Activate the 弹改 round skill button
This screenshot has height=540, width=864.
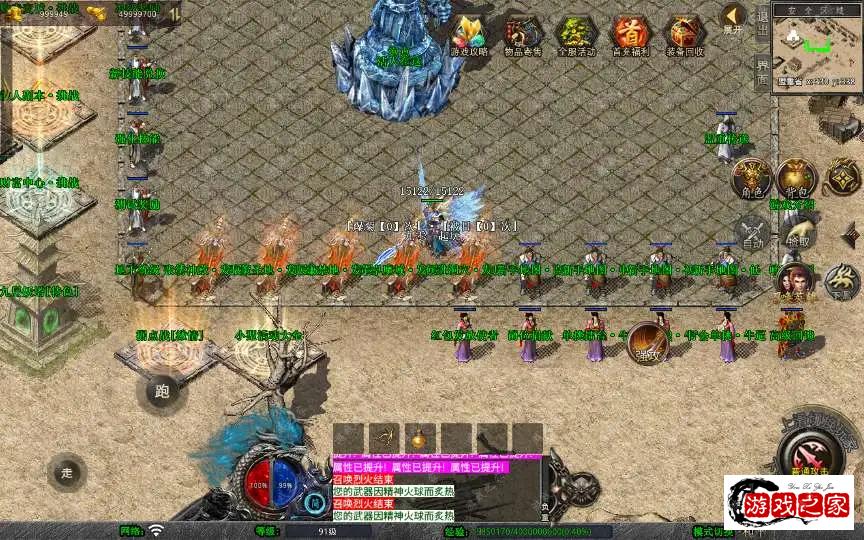pos(648,343)
